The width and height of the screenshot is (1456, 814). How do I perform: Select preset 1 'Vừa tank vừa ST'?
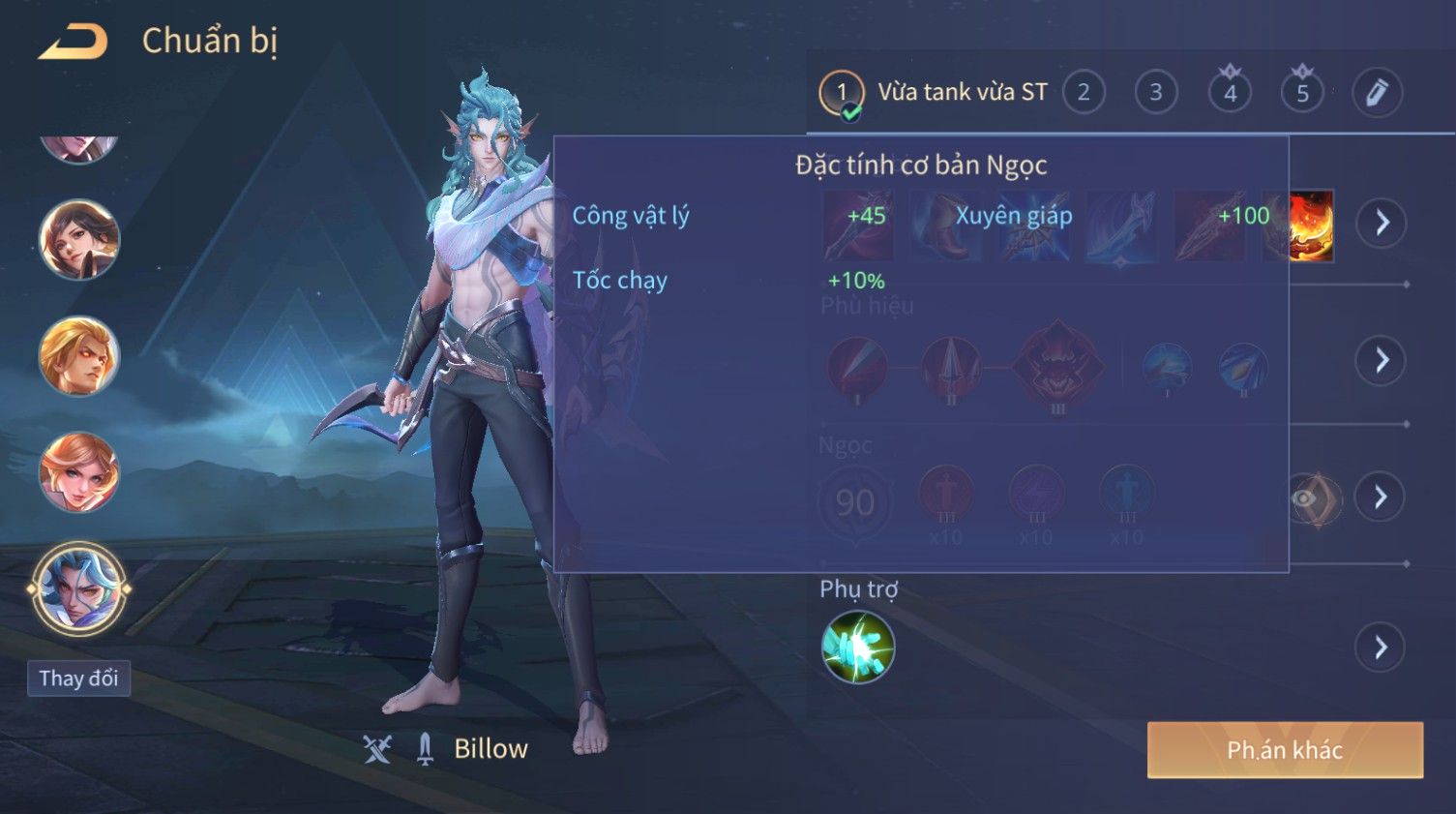pyautogui.click(x=935, y=93)
